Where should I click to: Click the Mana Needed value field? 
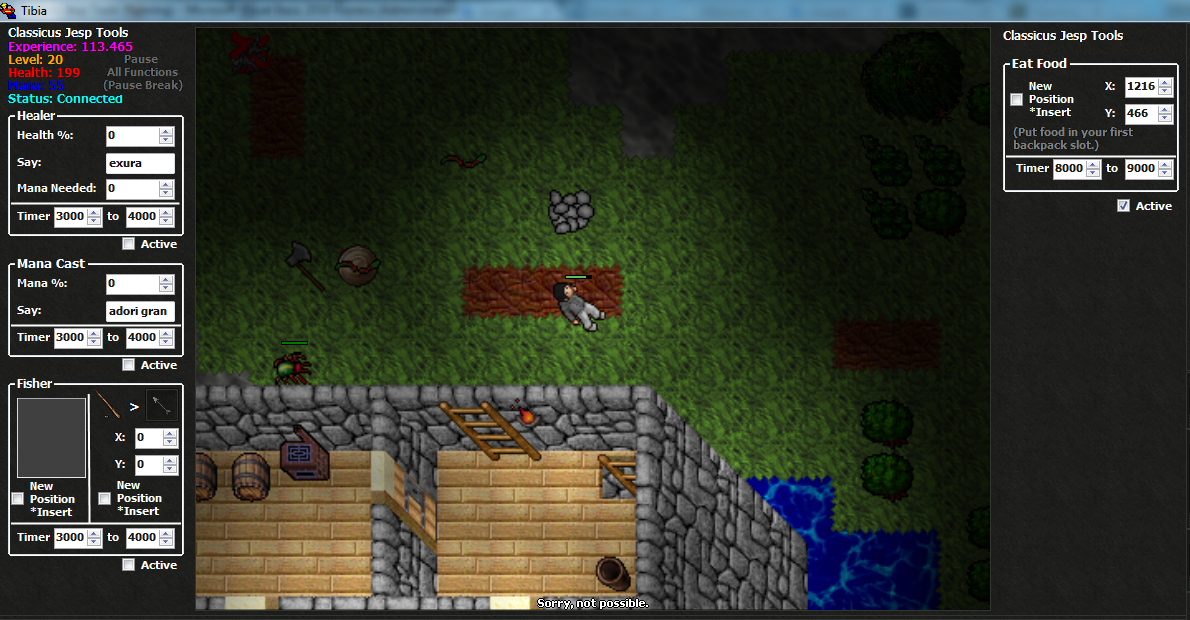pyautogui.click(x=132, y=188)
